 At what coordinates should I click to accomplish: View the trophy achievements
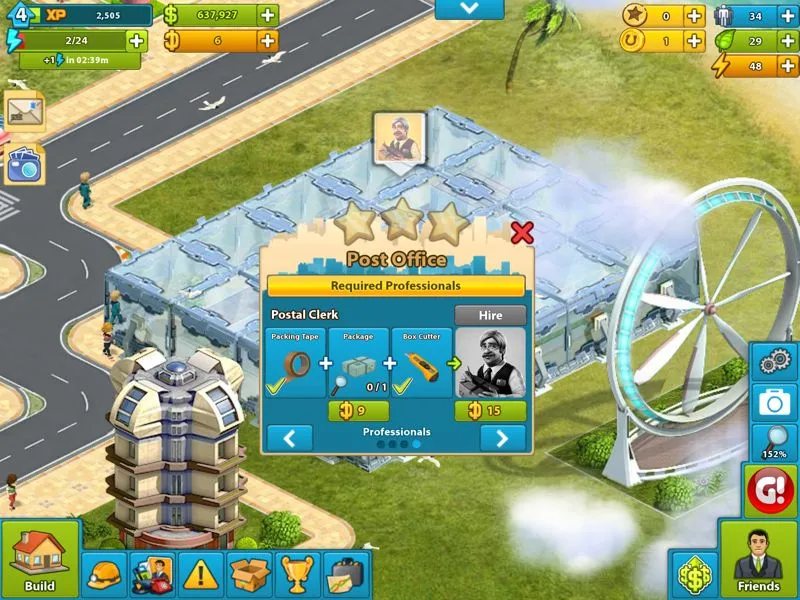pyautogui.click(x=298, y=575)
